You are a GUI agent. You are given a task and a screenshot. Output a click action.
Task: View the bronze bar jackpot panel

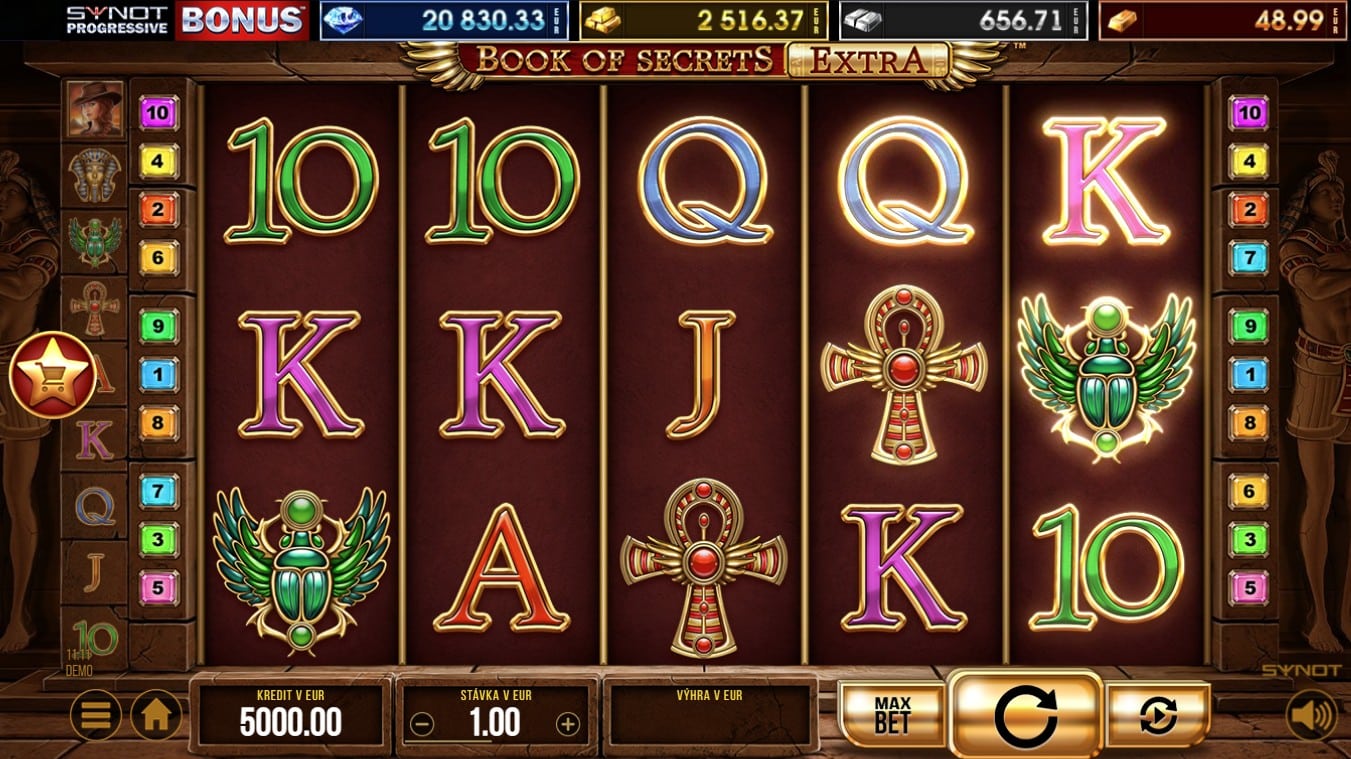[x=1223, y=20]
